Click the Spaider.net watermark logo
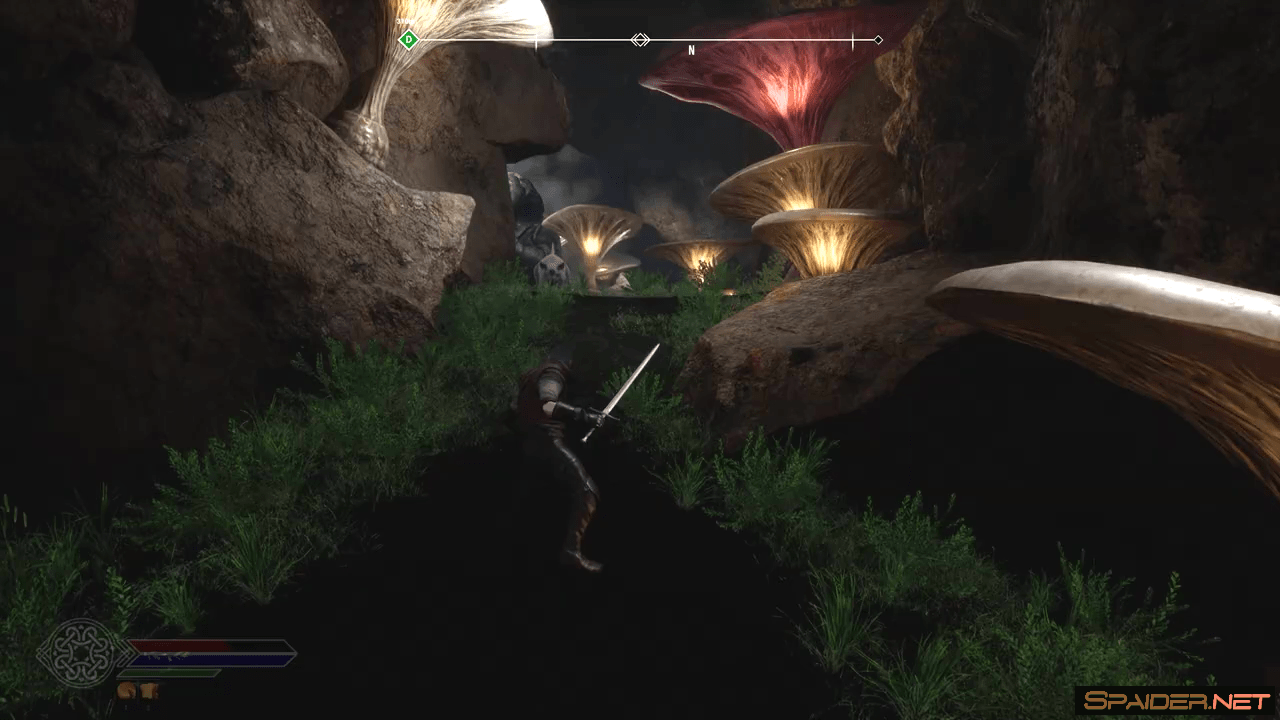 pos(1176,701)
